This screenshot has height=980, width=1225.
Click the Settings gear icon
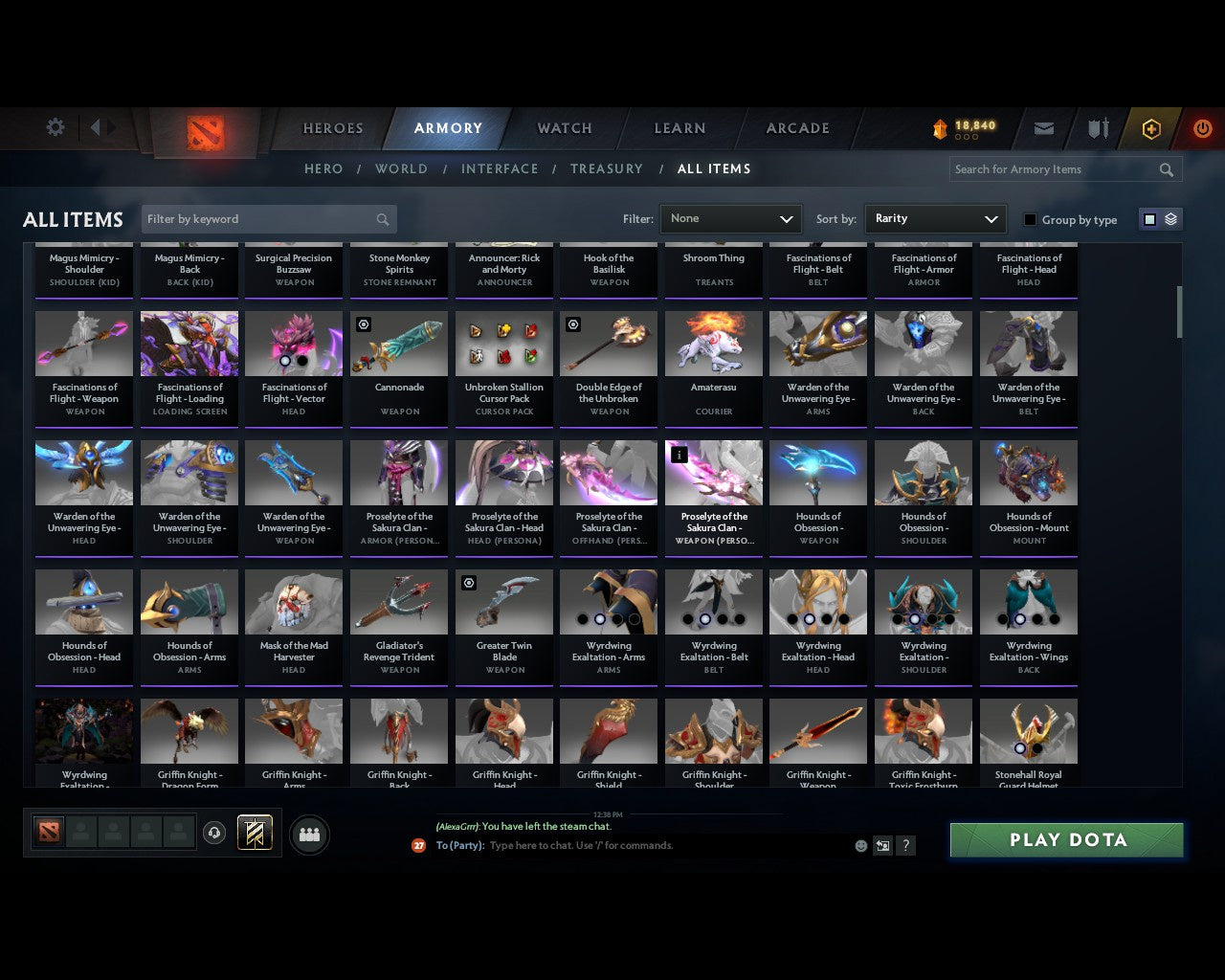(55, 126)
